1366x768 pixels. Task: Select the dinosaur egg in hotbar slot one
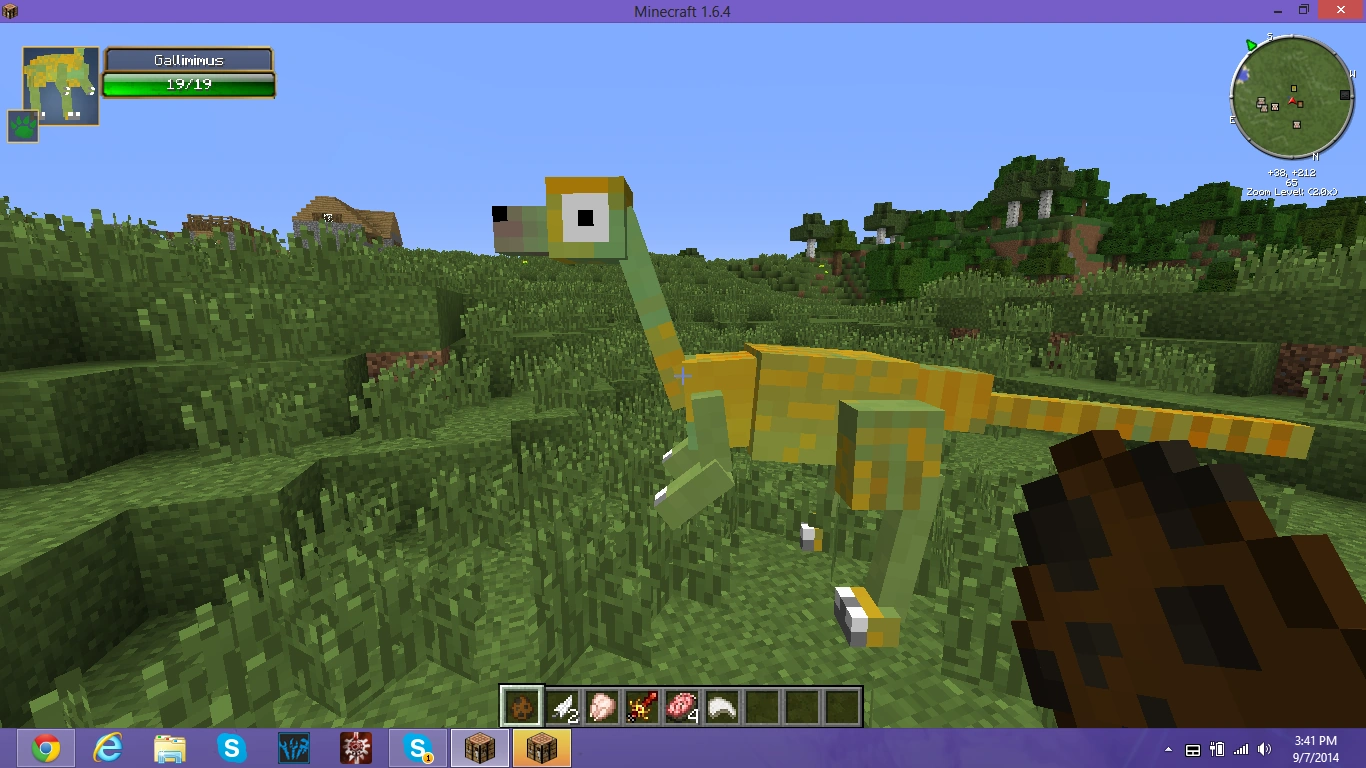pos(519,705)
